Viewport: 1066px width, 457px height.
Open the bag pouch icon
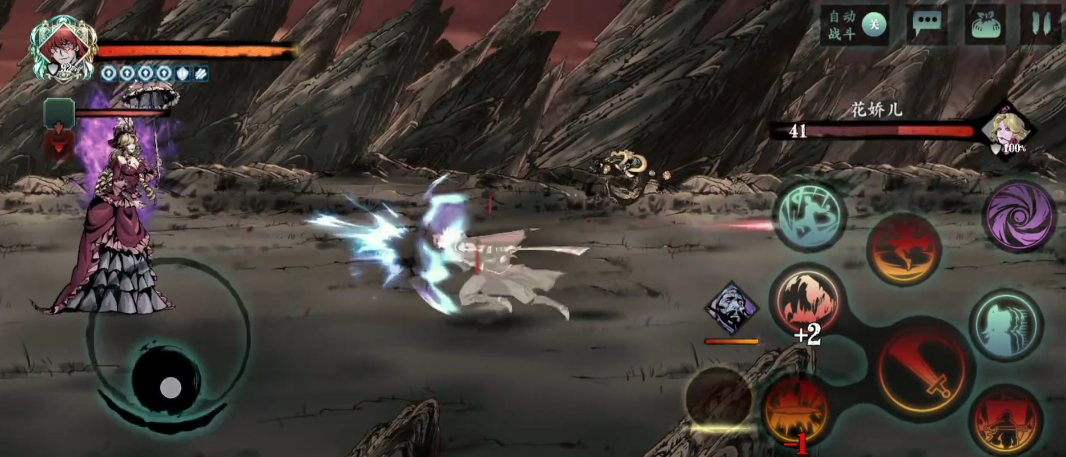coord(985,25)
